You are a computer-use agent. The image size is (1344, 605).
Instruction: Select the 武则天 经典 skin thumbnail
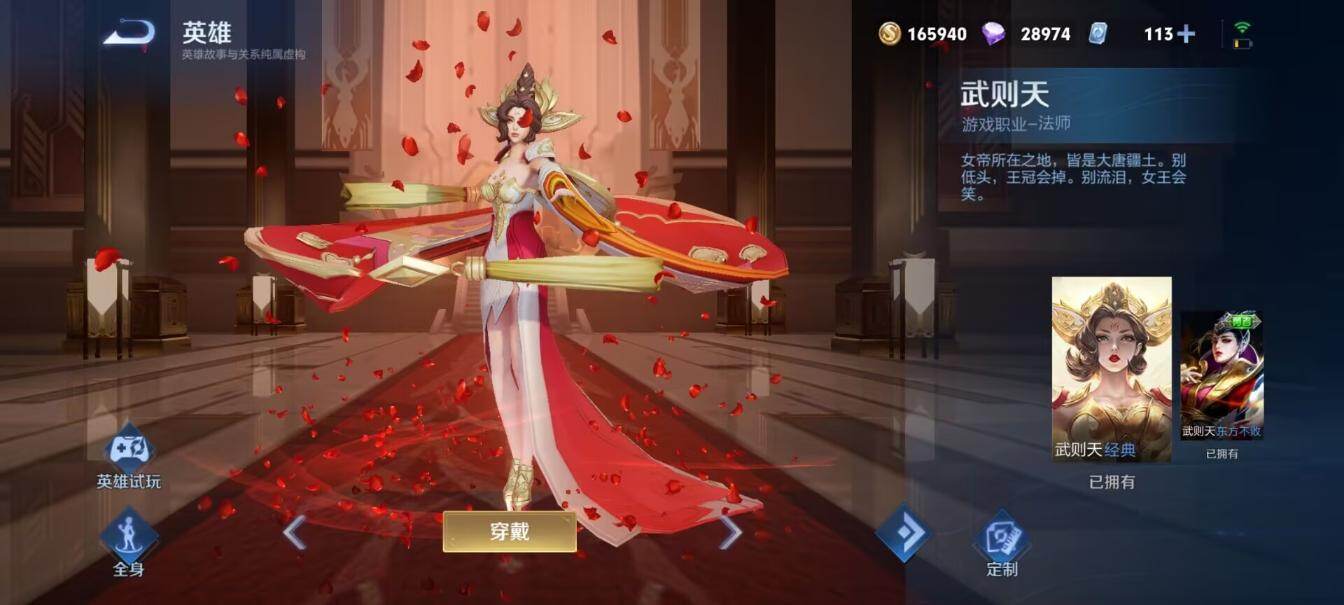(1111, 369)
